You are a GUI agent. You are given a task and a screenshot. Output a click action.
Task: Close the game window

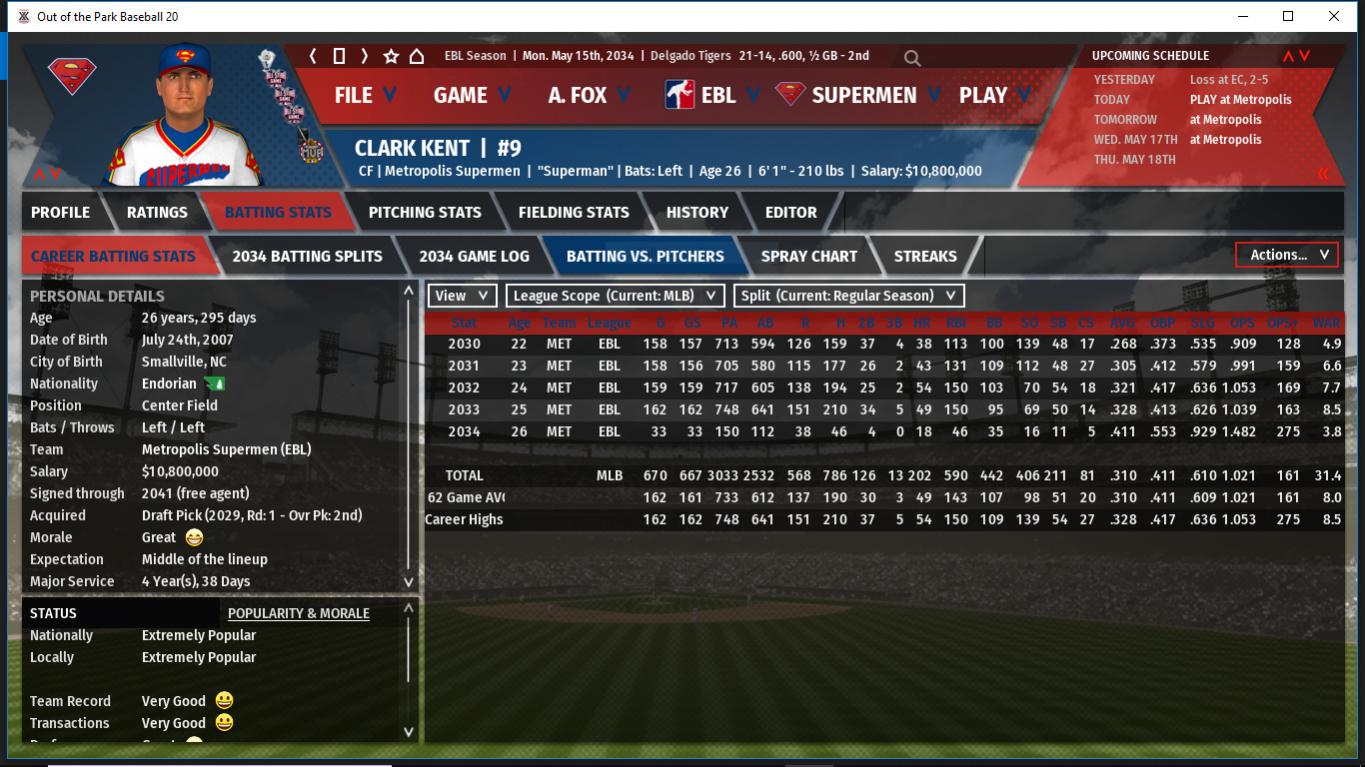(1333, 16)
